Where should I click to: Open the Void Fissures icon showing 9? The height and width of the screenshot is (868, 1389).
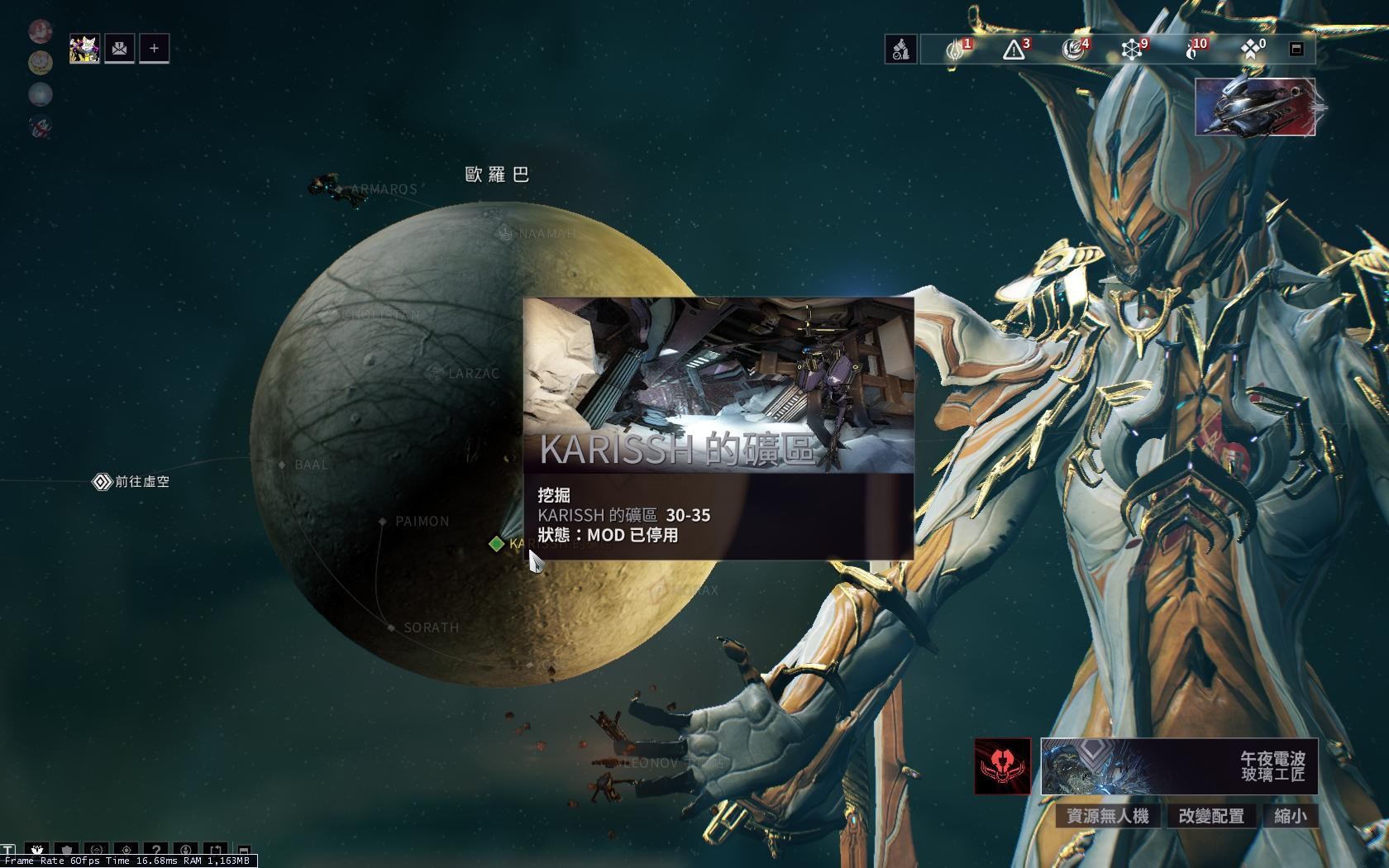coord(1131,50)
